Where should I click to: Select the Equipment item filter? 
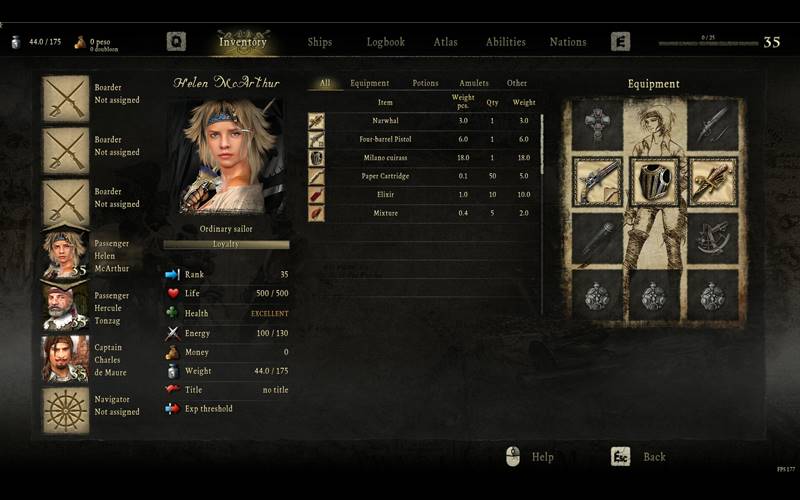[370, 83]
